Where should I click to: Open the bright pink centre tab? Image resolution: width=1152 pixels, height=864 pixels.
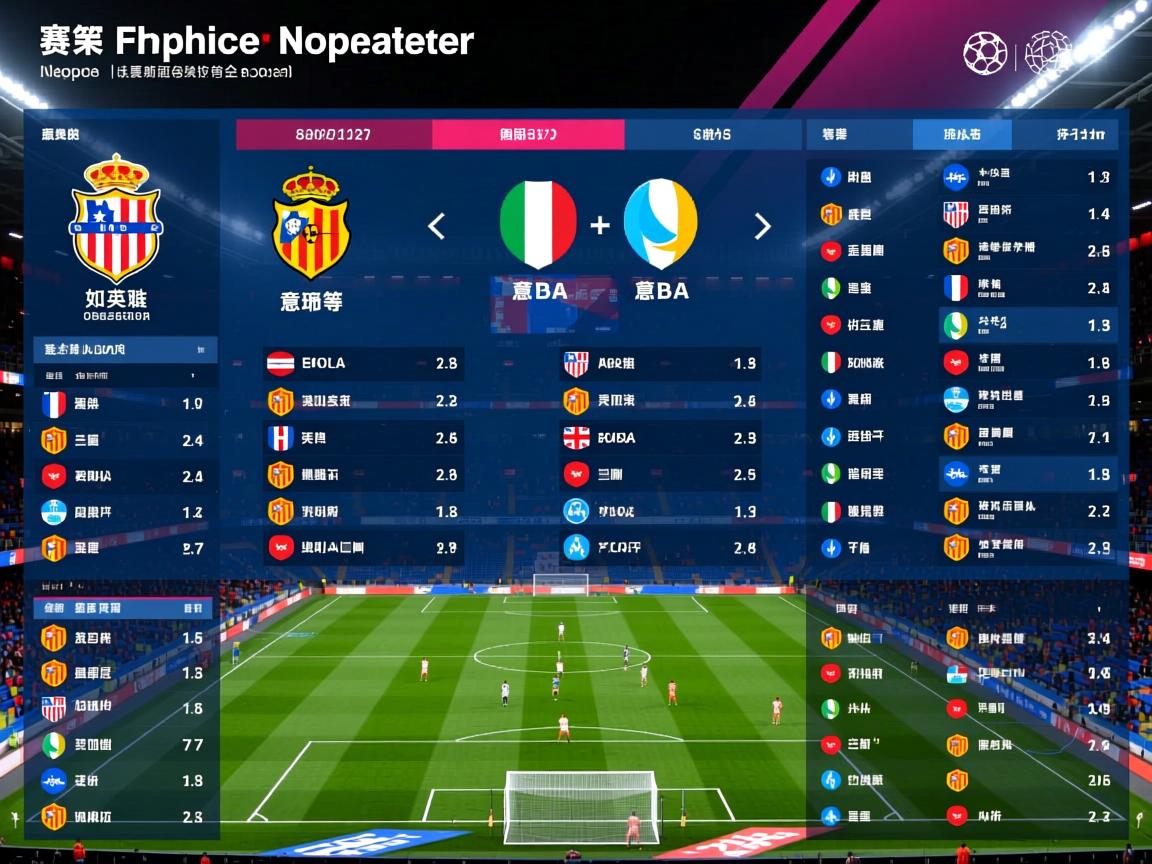pyautogui.click(x=528, y=134)
